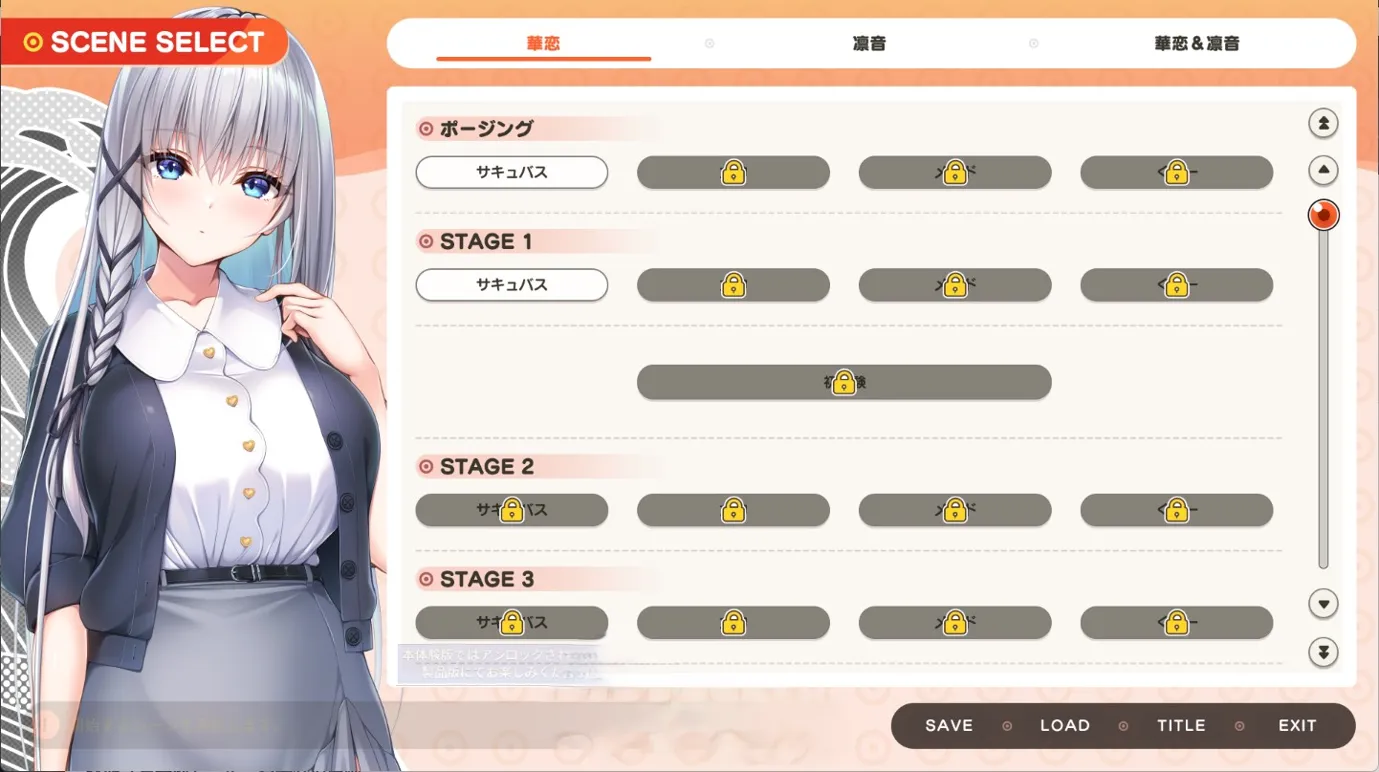
Task: Open the locked サキュバス scene under STAGE 3
Action: [x=511, y=623]
